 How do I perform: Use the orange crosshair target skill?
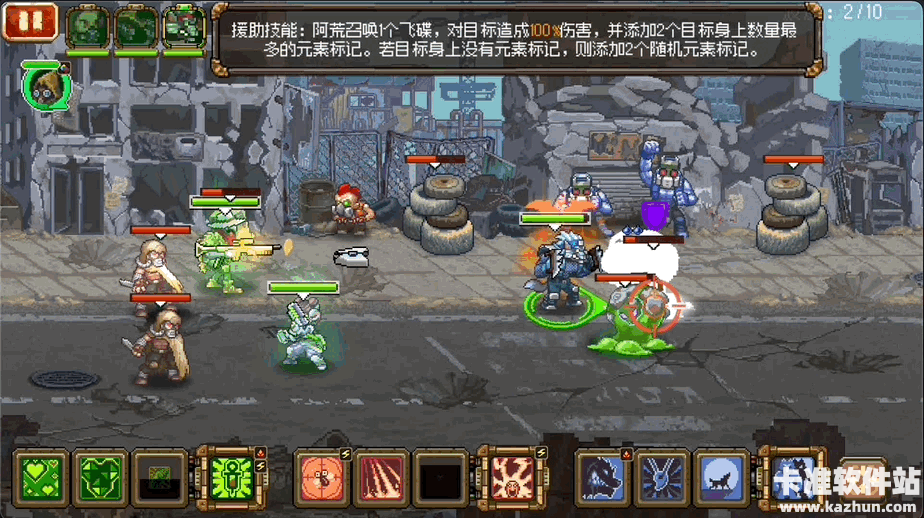[x=322, y=476]
